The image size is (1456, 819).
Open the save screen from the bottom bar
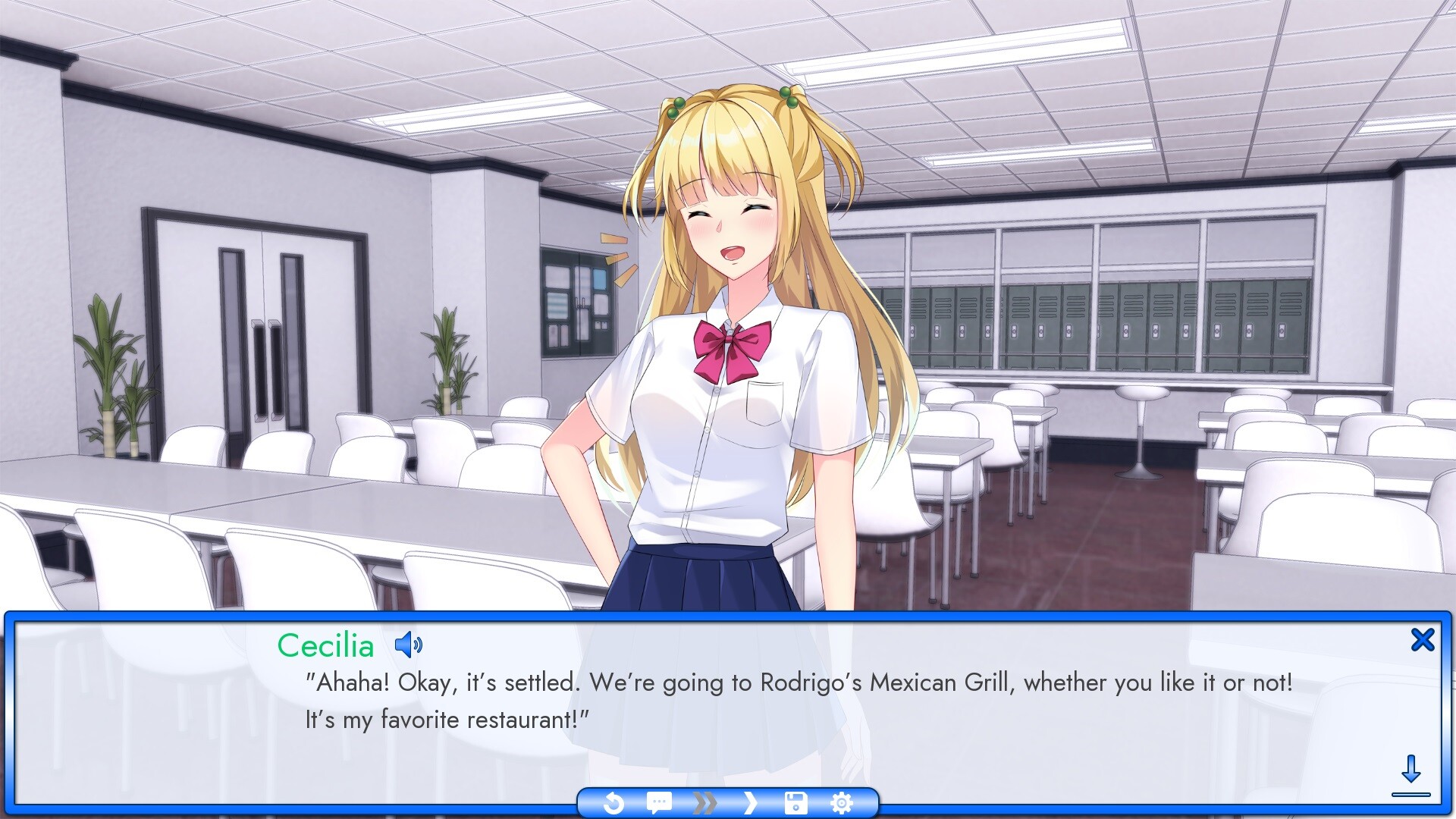tap(795, 802)
